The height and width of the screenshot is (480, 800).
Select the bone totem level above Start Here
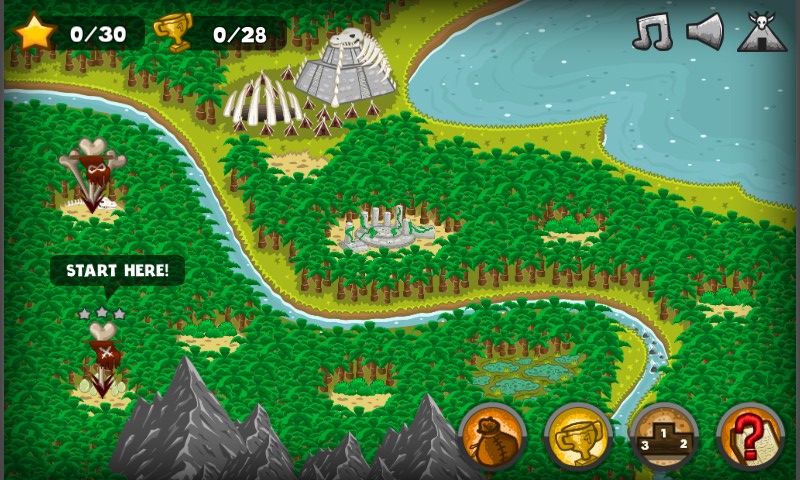90,175
